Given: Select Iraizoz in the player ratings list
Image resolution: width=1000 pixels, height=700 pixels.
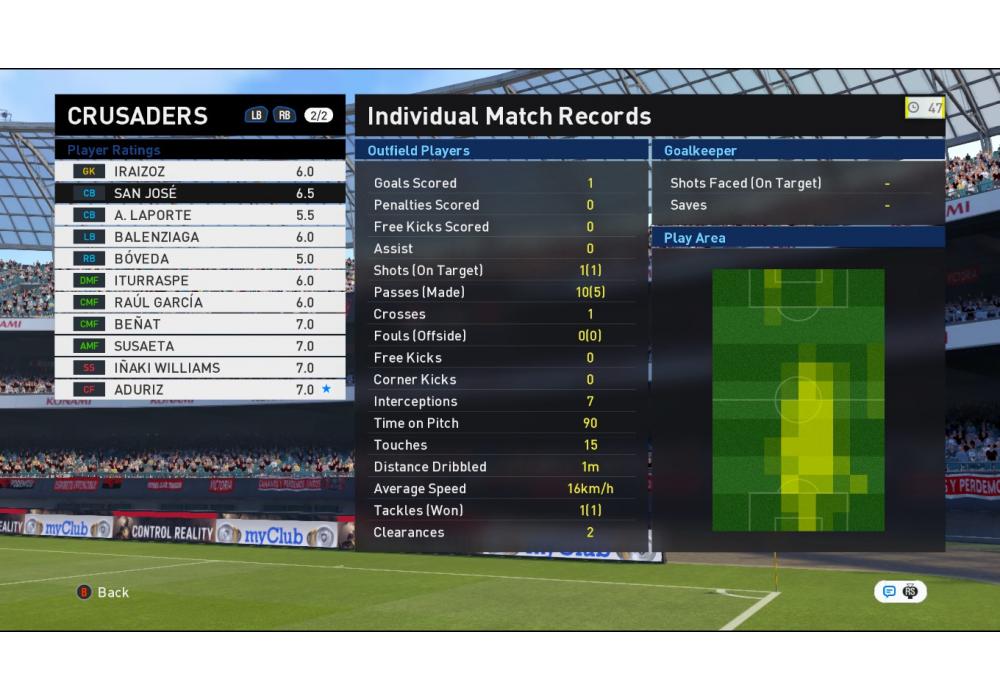Looking at the screenshot, I should click(x=200, y=172).
